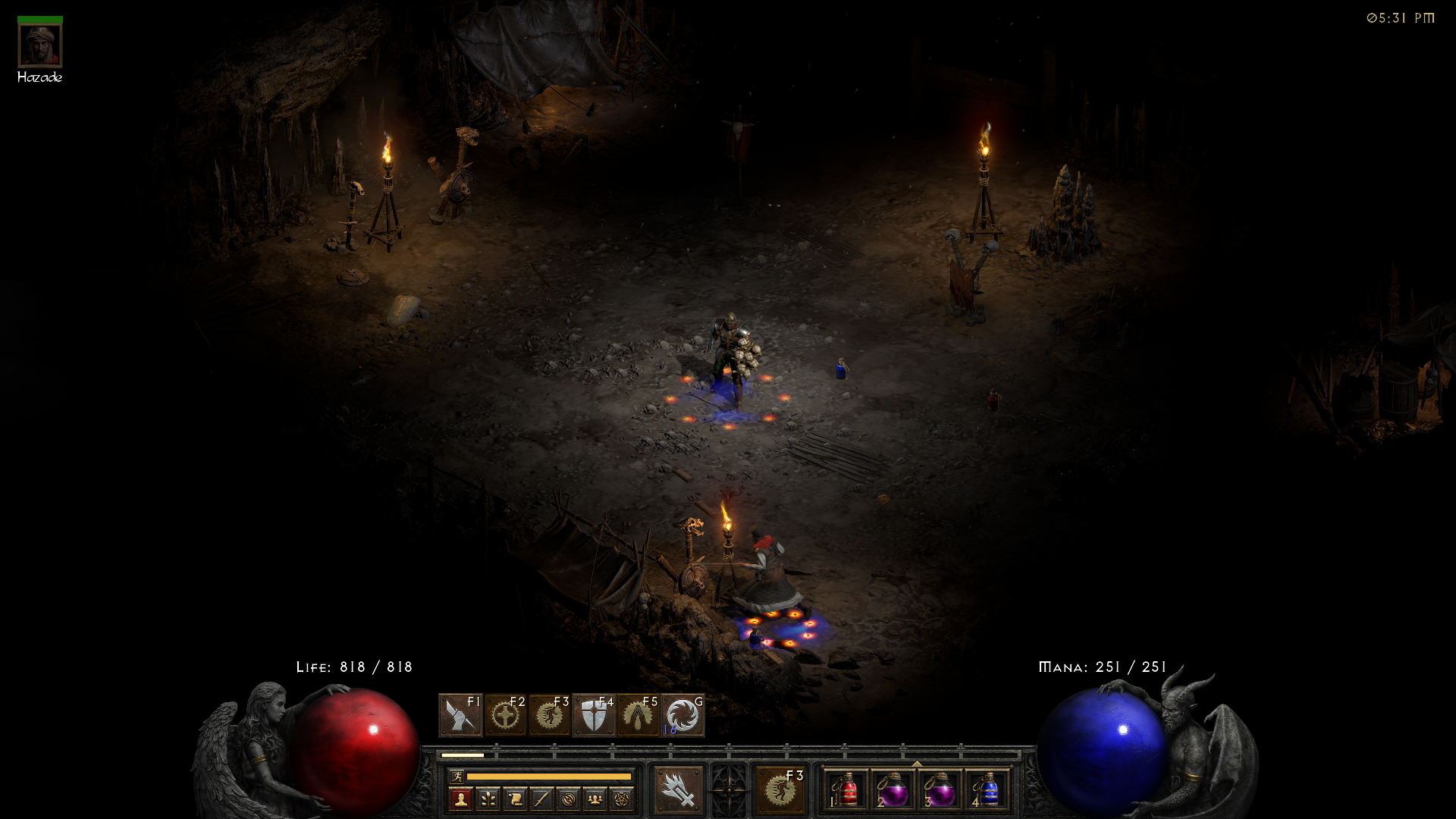The image size is (1456, 819).
Task: Select Holy Shield on the F4 hotkey
Action: (593, 716)
